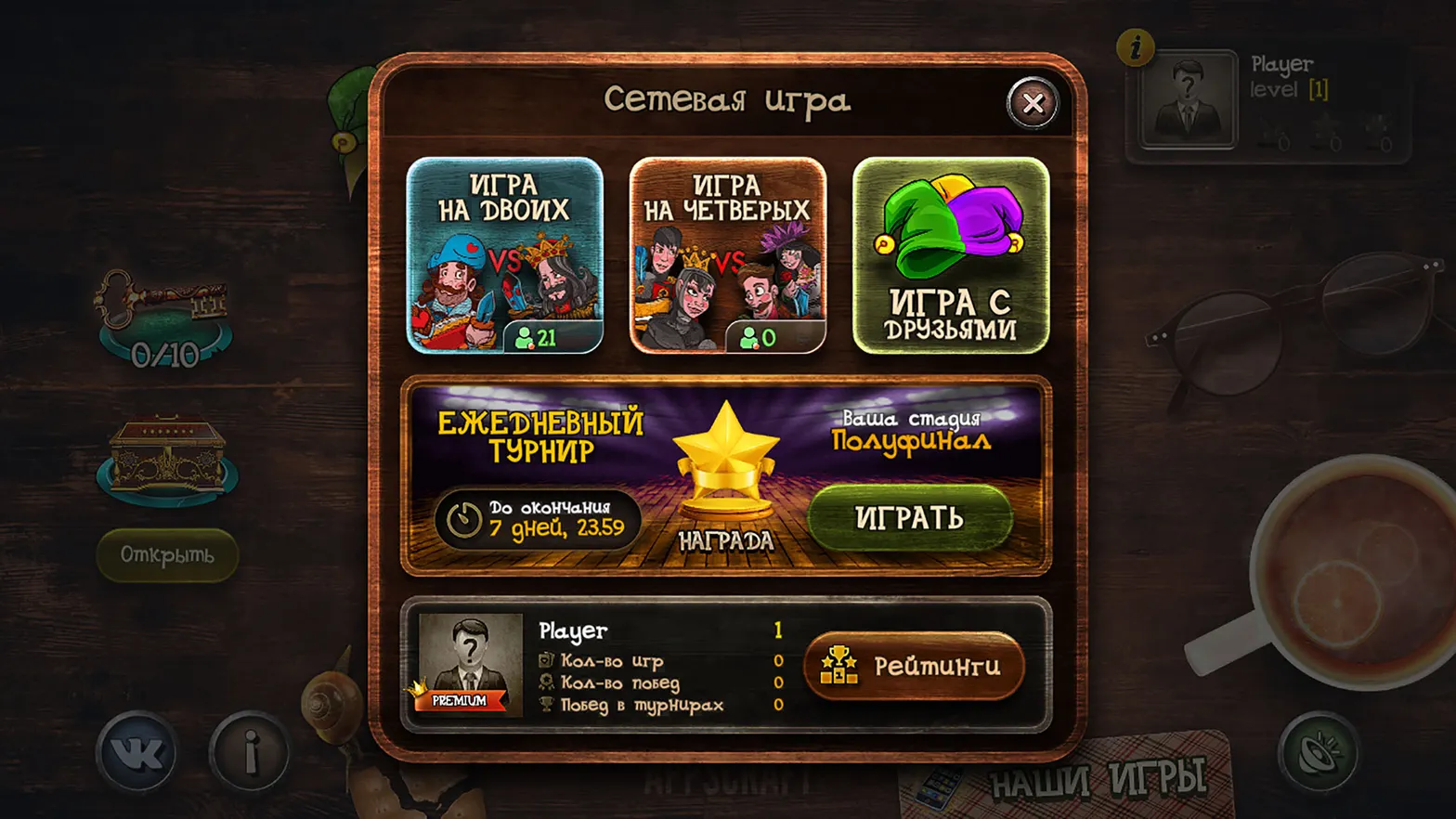The image size is (1456, 819).
Task: Start "Игра с друзьями" with the jester hats
Action: click(x=949, y=255)
